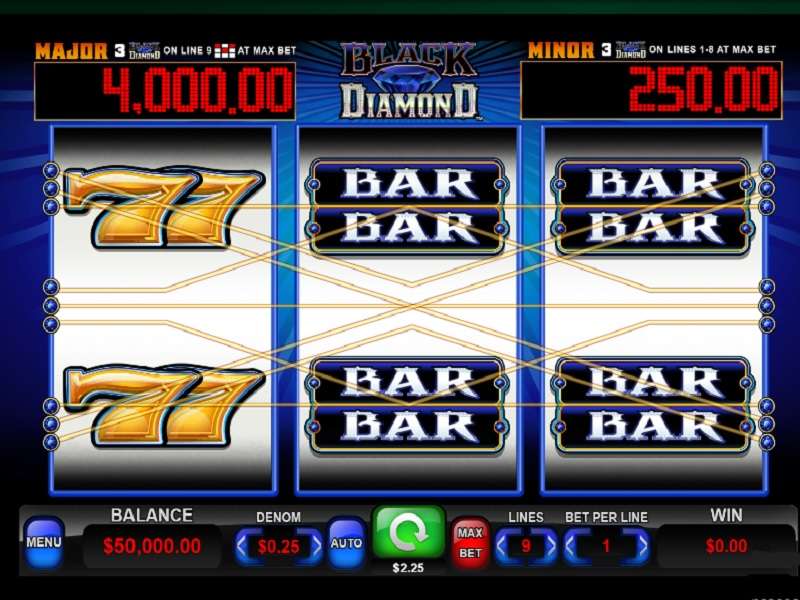
Task: Click the red MAX BET button
Action: coord(470,541)
